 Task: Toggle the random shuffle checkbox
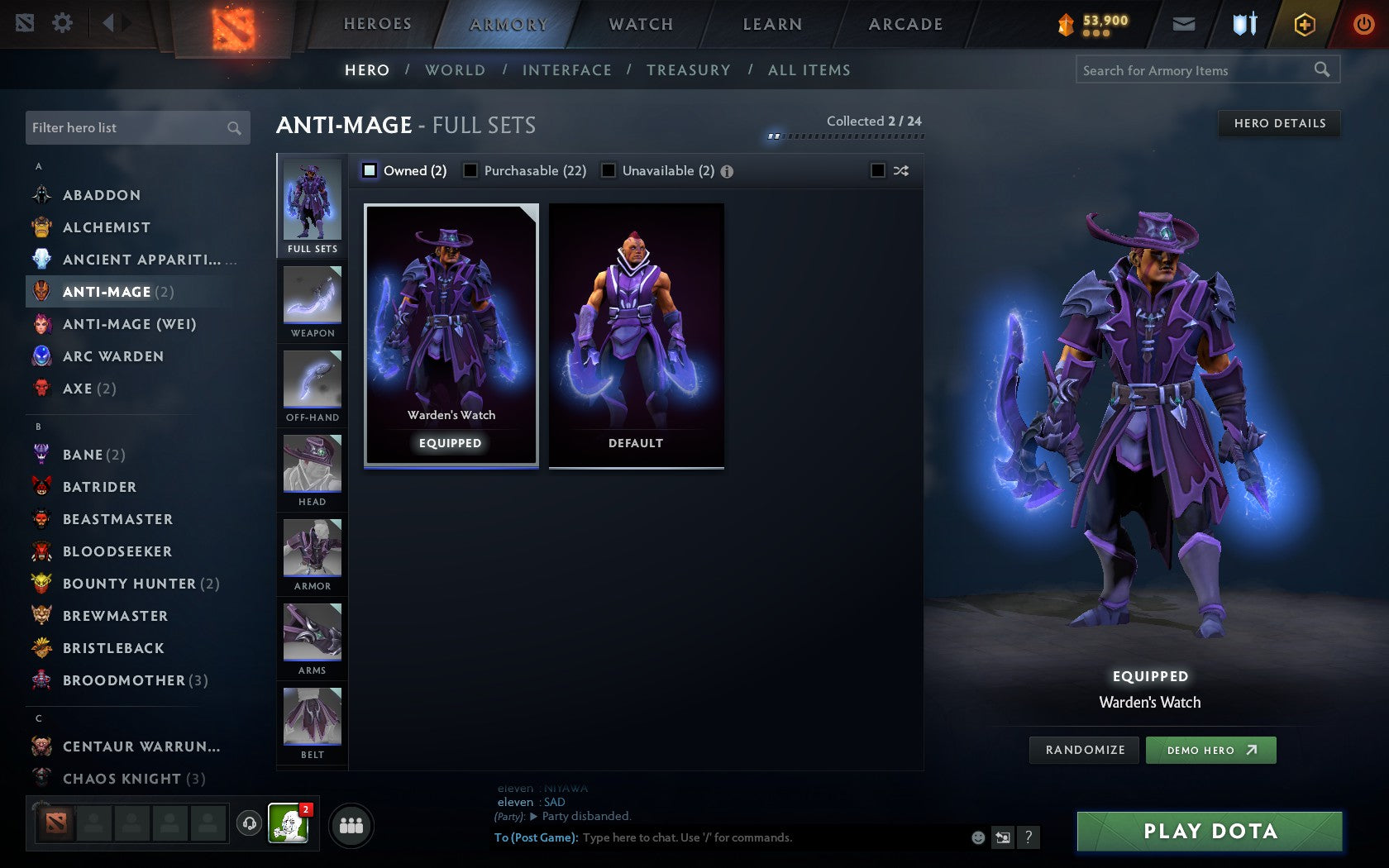(x=879, y=170)
